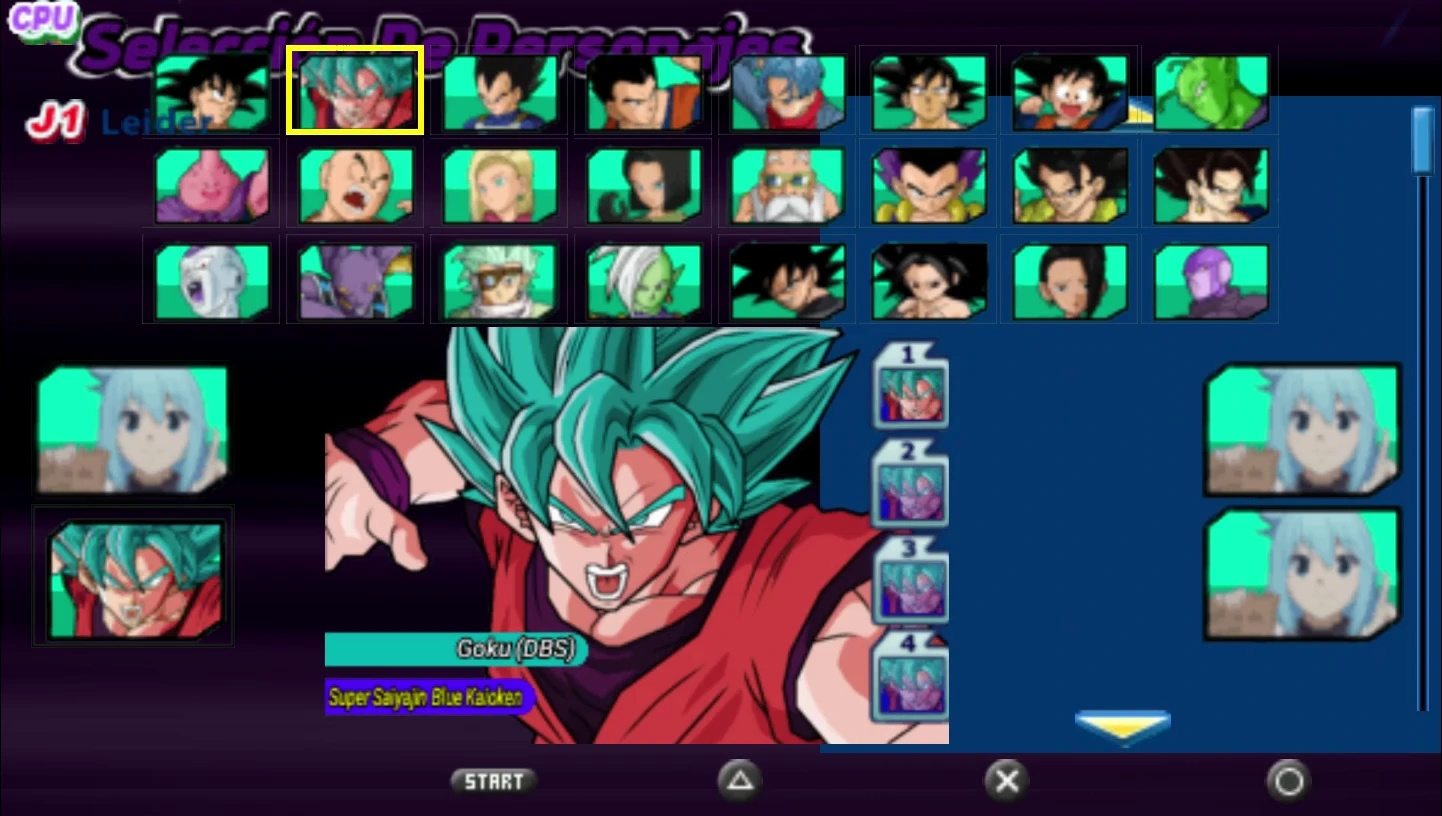The width and height of the screenshot is (1442, 816).
Task: Select the Vegeta character portrait
Action: point(499,93)
